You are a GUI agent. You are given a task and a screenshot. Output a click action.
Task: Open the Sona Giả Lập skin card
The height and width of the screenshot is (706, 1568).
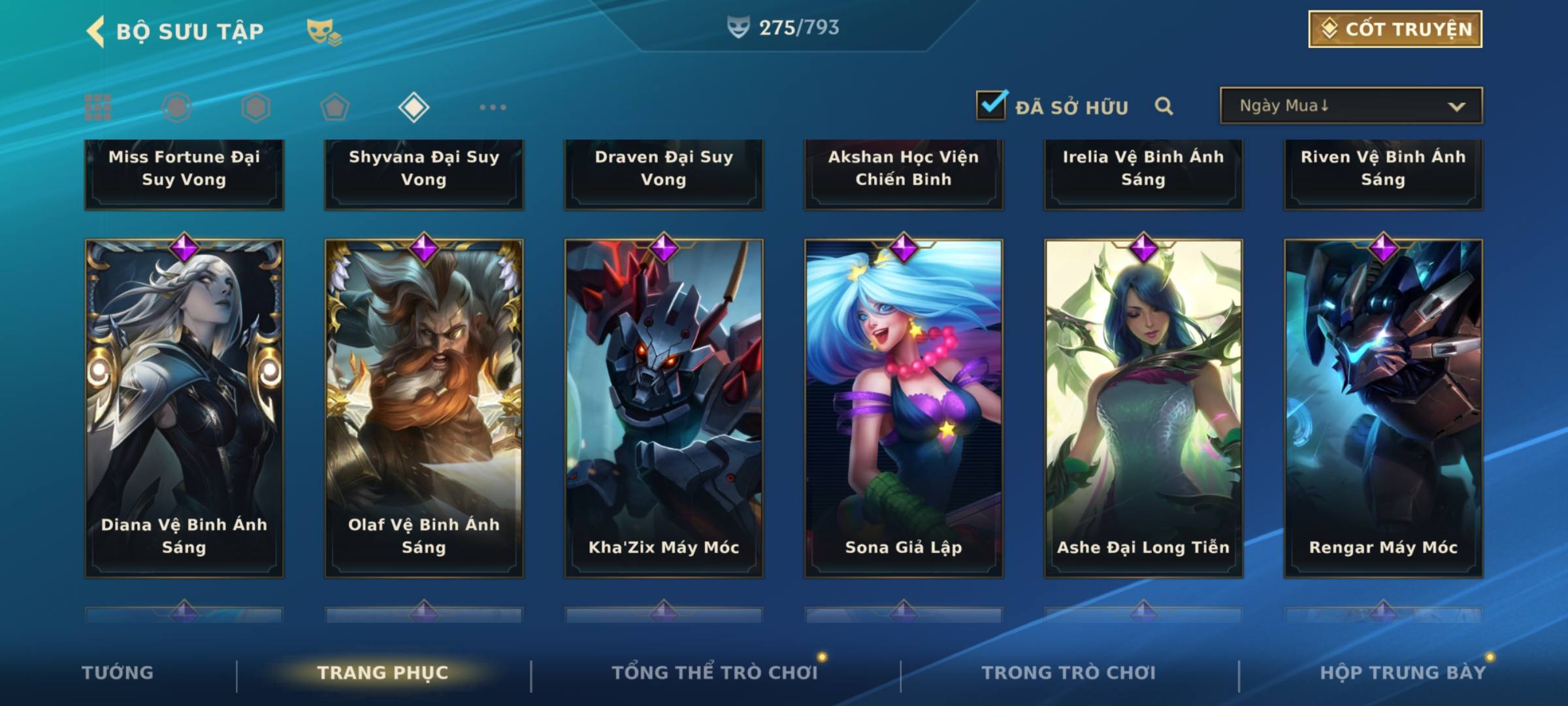pyautogui.click(x=904, y=409)
